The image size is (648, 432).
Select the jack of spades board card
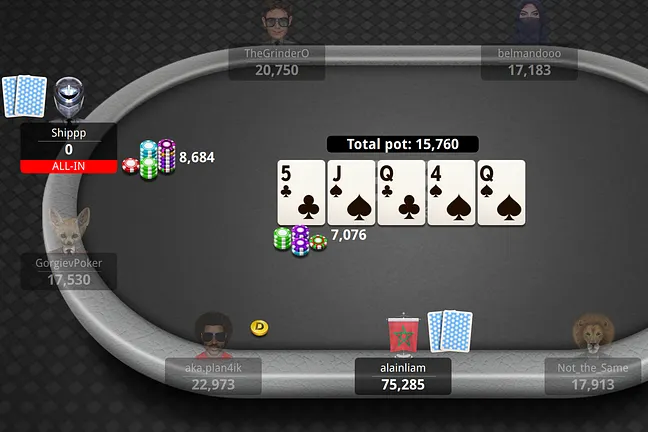(351, 192)
